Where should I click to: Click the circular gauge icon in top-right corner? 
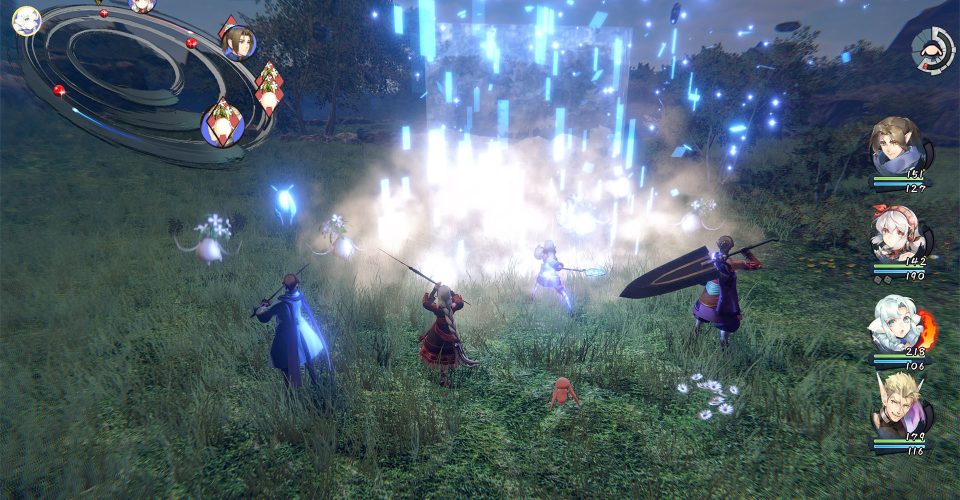[x=932, y=48]
